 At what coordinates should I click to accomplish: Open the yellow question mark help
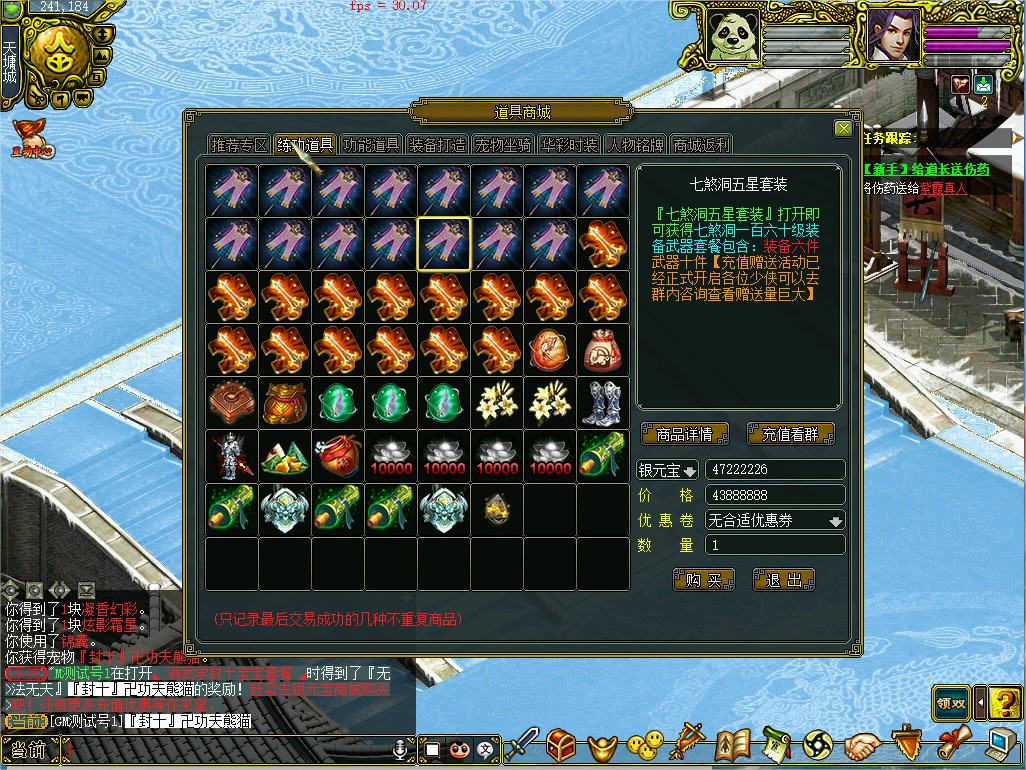pos(1005,703)
